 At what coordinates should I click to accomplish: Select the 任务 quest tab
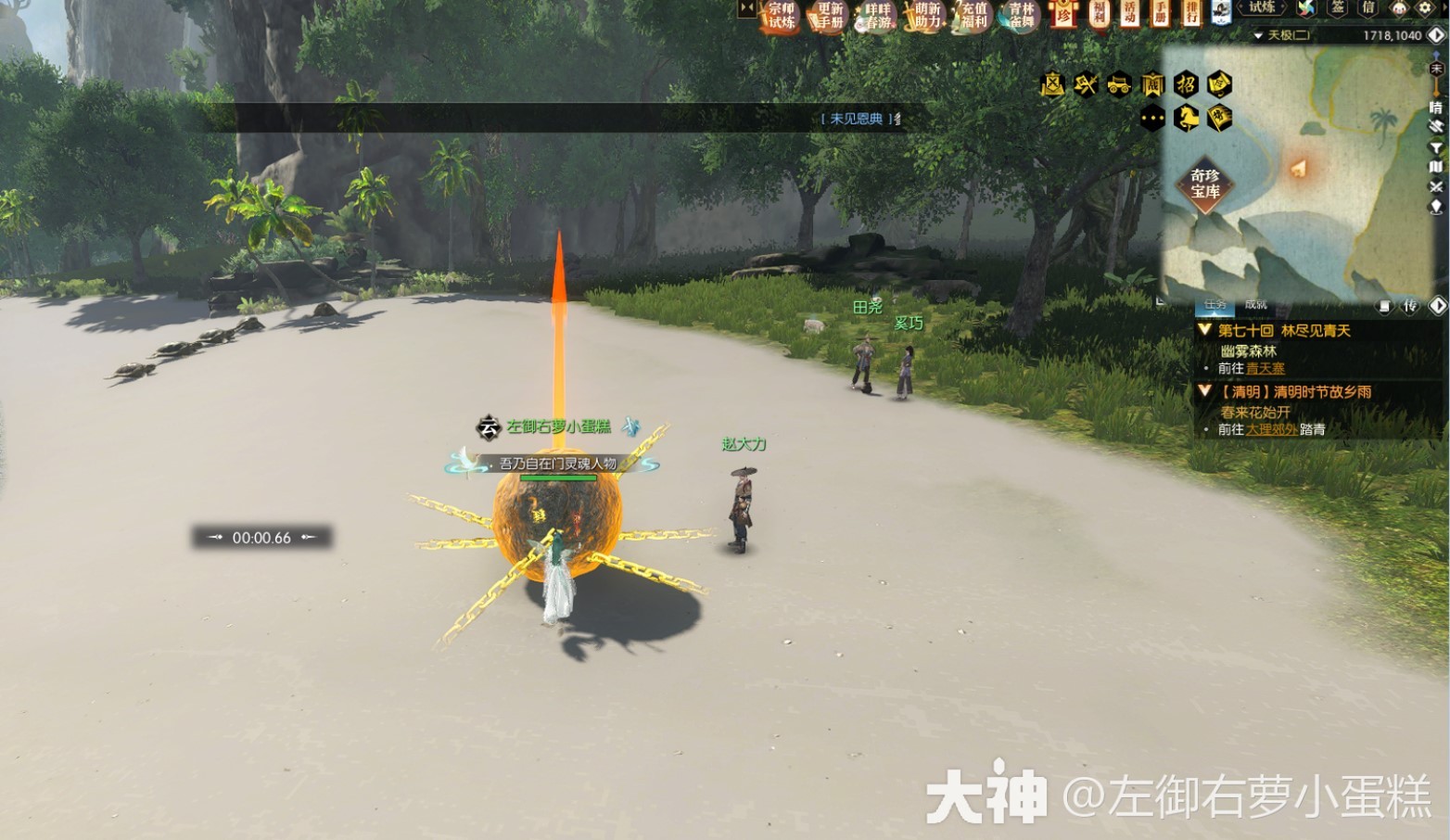(x=1215, y=305)
